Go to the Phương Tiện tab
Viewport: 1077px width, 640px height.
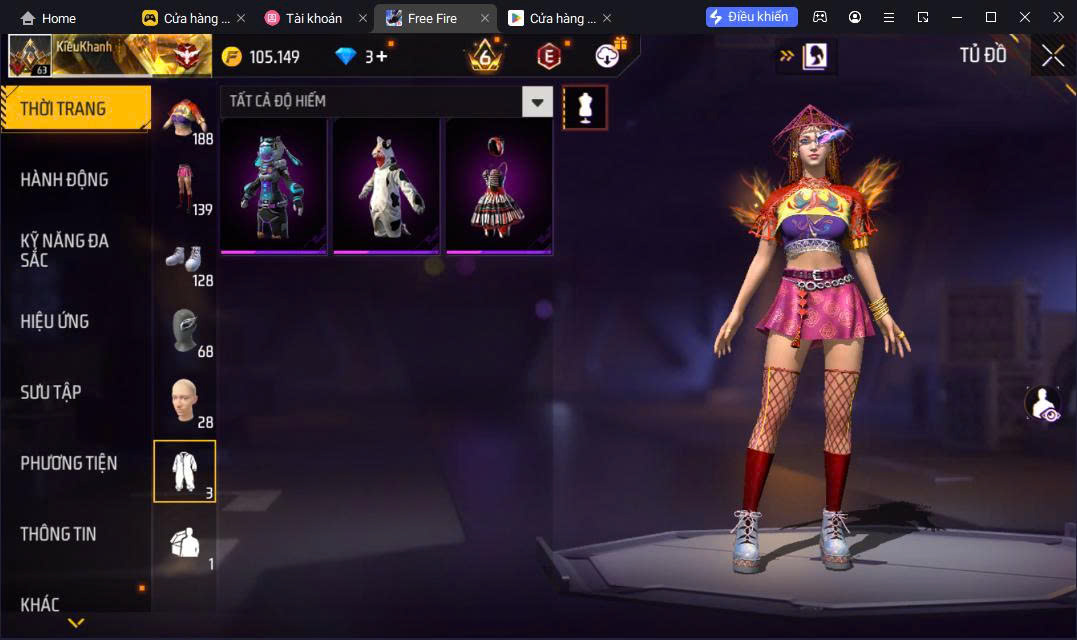(x=69, y=463)
